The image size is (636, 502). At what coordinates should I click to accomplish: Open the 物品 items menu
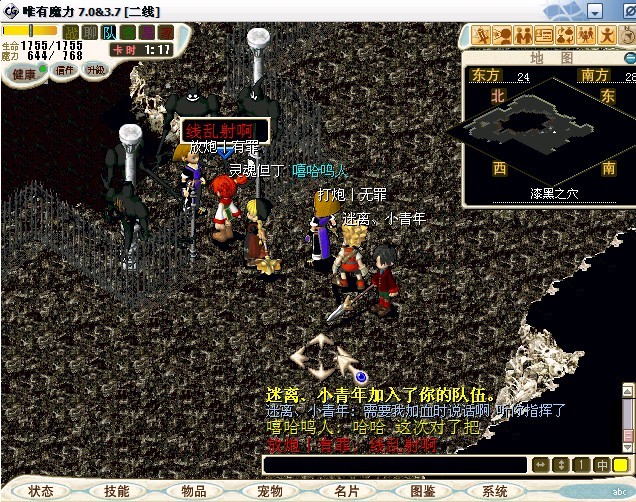coord(194,491)
